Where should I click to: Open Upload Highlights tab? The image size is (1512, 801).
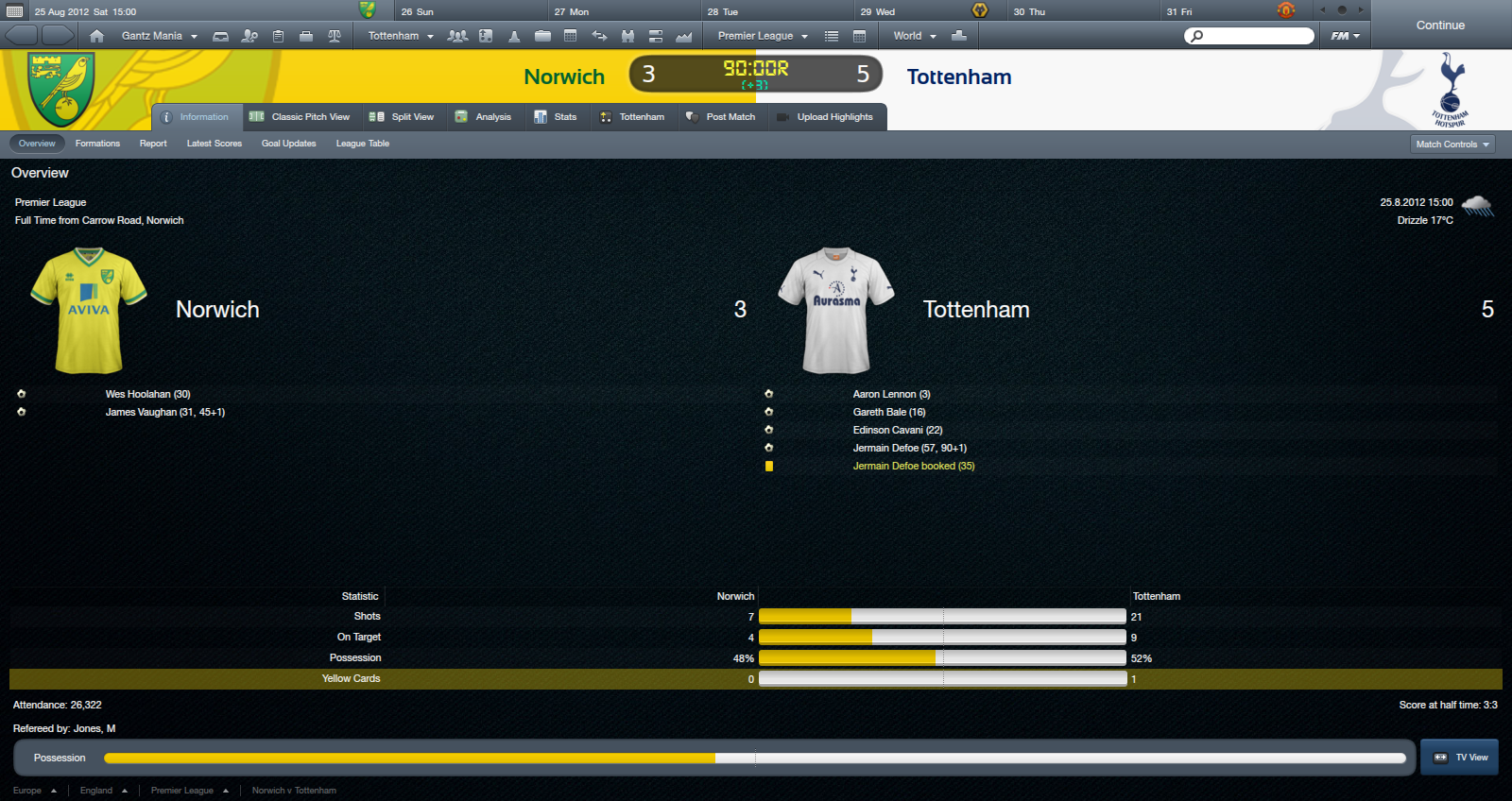point(825,117)
